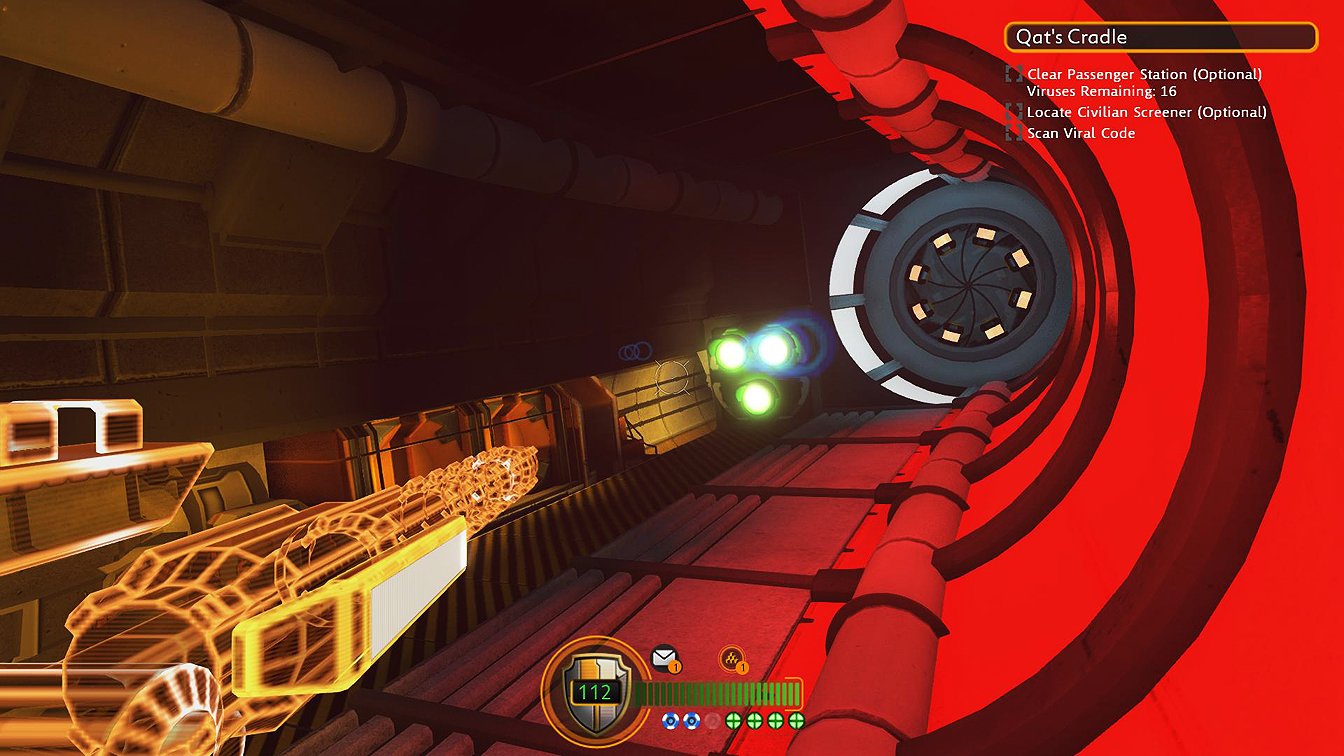Select the Clear Passenger Station objective
This screenshot has width=1344, height=756.
(1143, 74)
